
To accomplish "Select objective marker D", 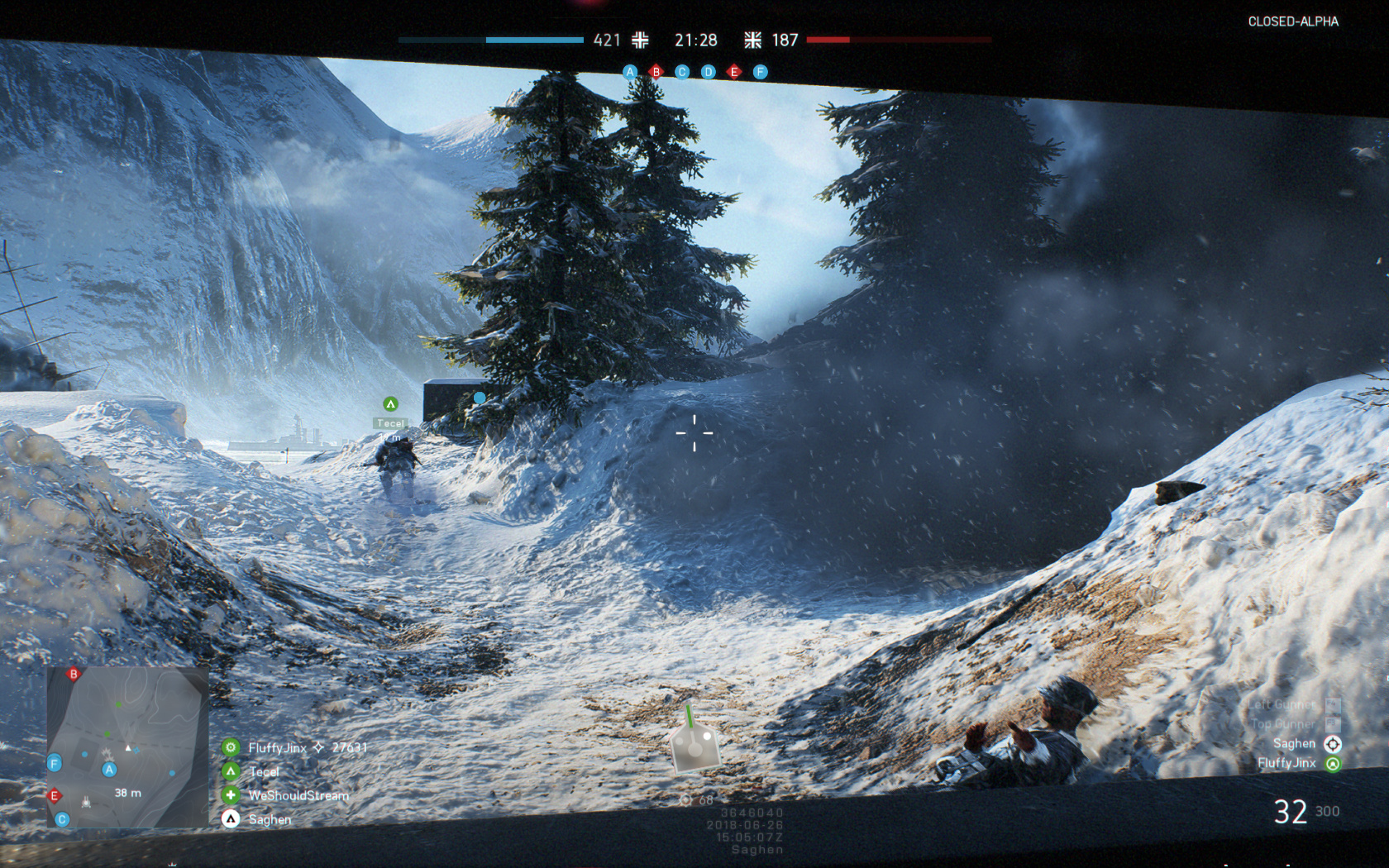I will (708, 72).
